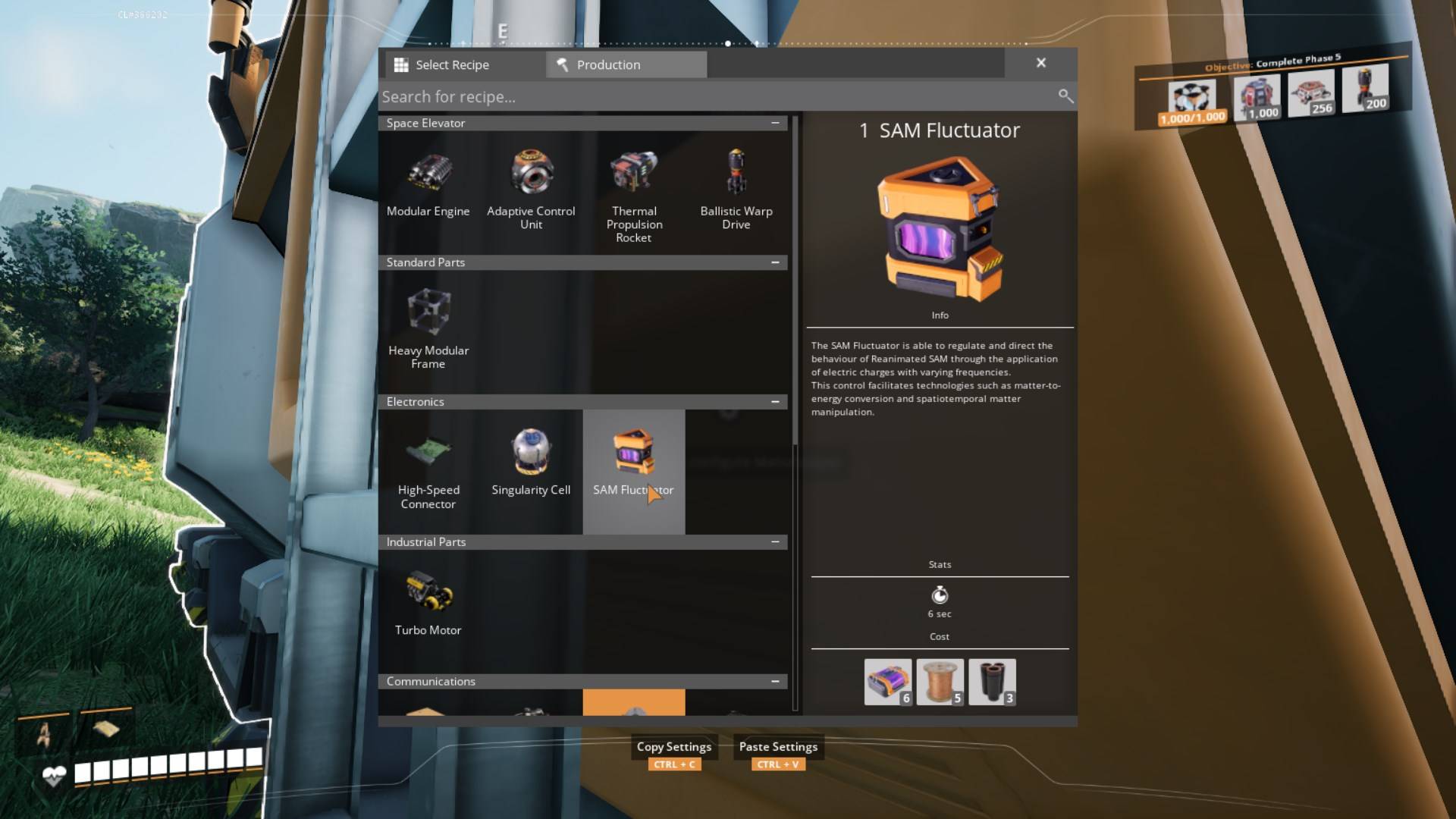Click the Paste Settings button

777,747
